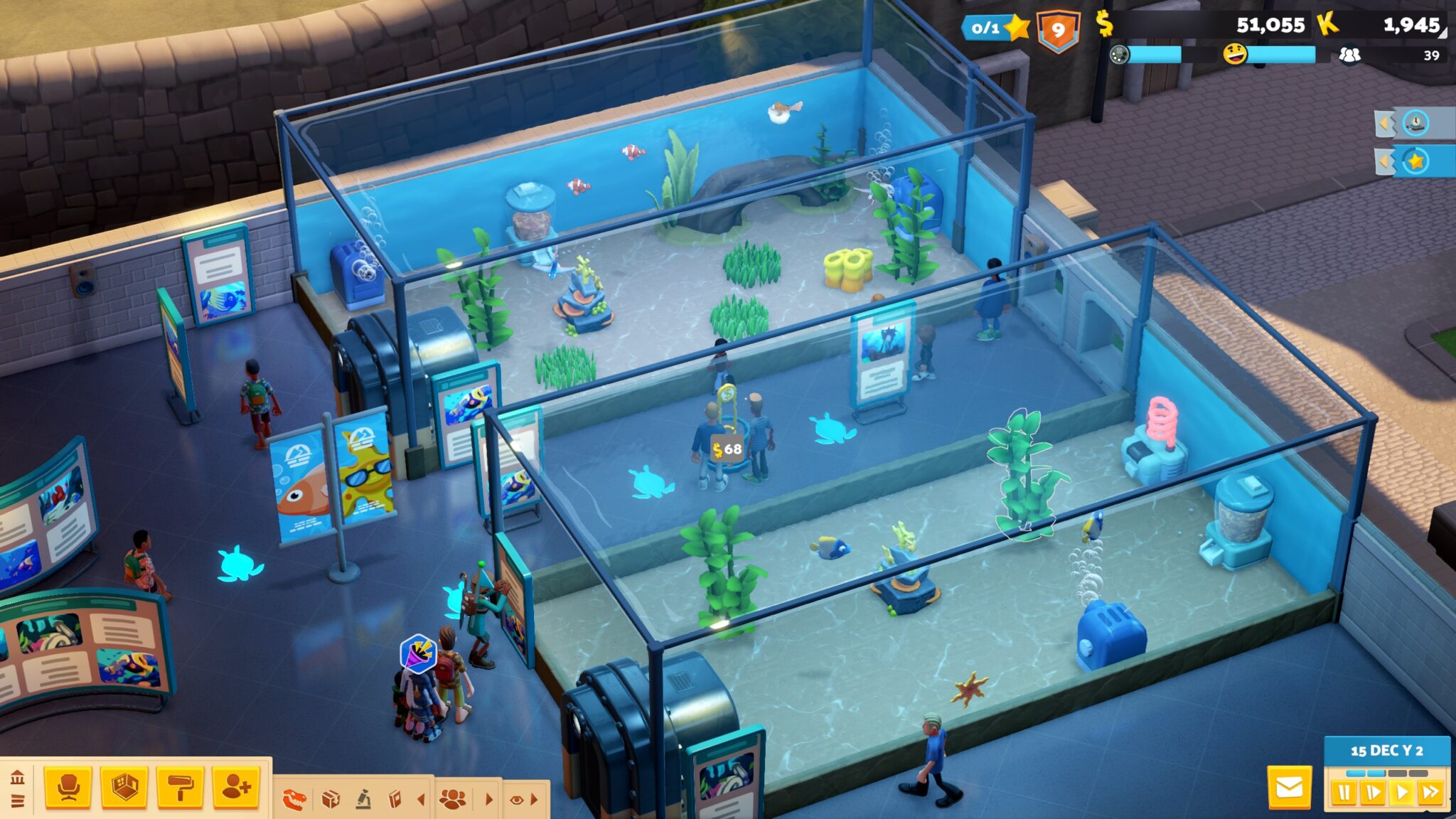Open the book icon in toolbar
1456x819 pixels.
pyautogui.click(x=395, y=800)
